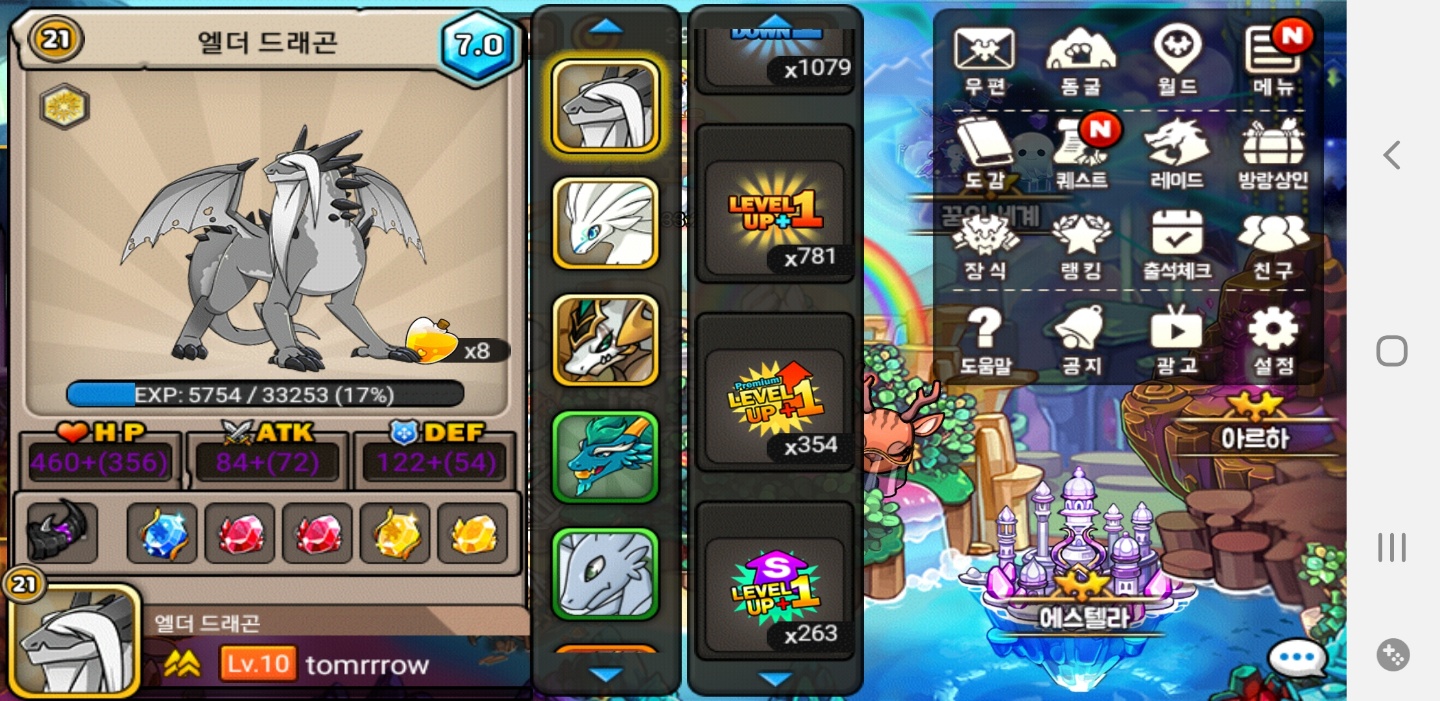This screenshot has width=1440, height=701.
Task: Open the 설정 settings gear
Action: click(1273, 338)
